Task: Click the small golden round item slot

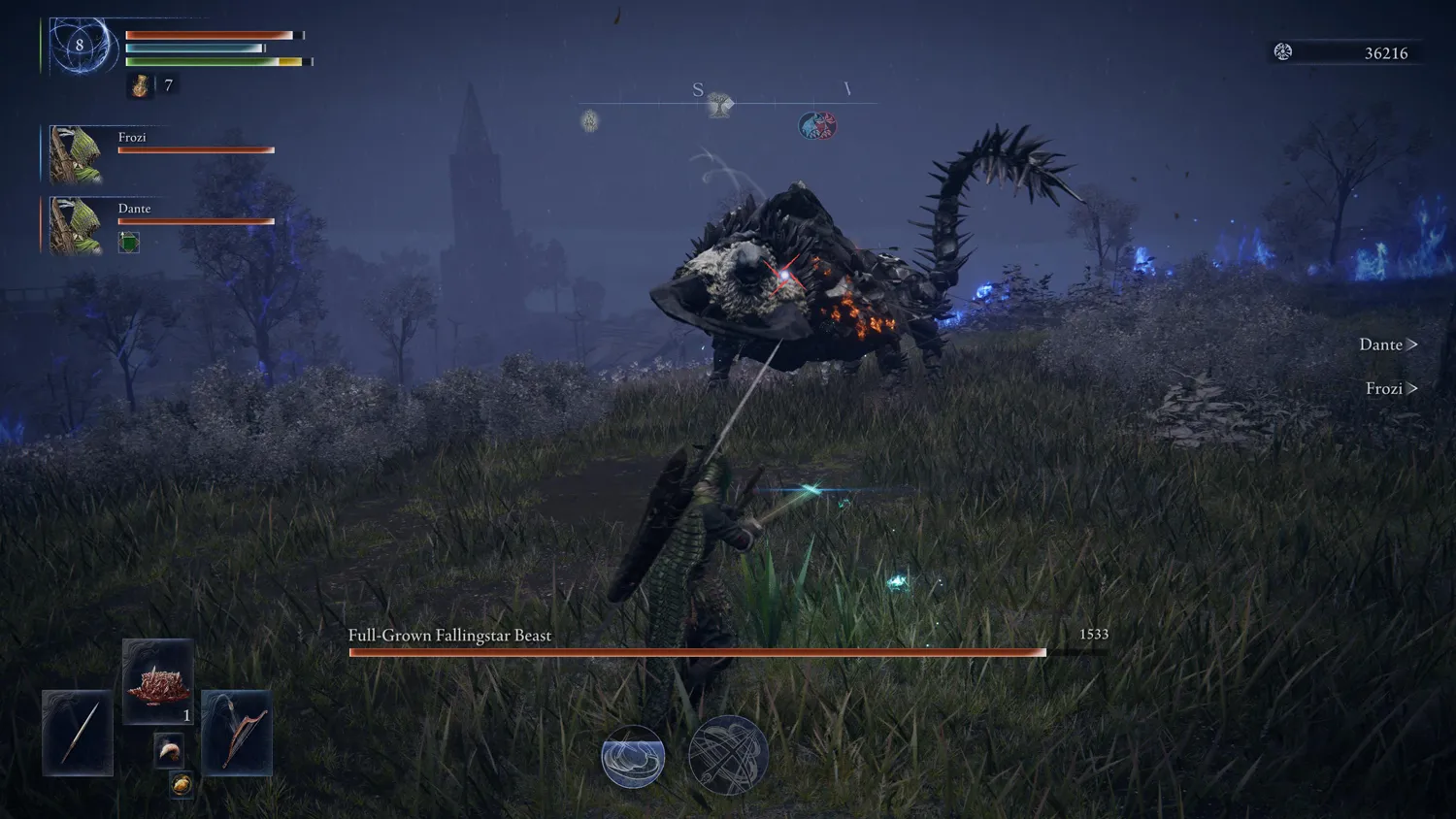Action: (x=182, y=784)
